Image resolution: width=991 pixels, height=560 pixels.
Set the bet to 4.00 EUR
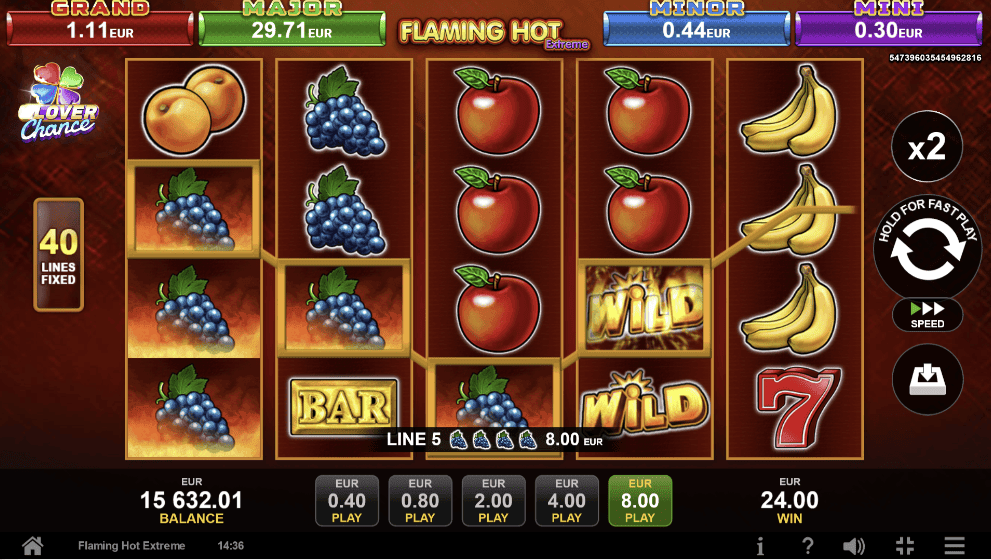click(x=566, y=500)
